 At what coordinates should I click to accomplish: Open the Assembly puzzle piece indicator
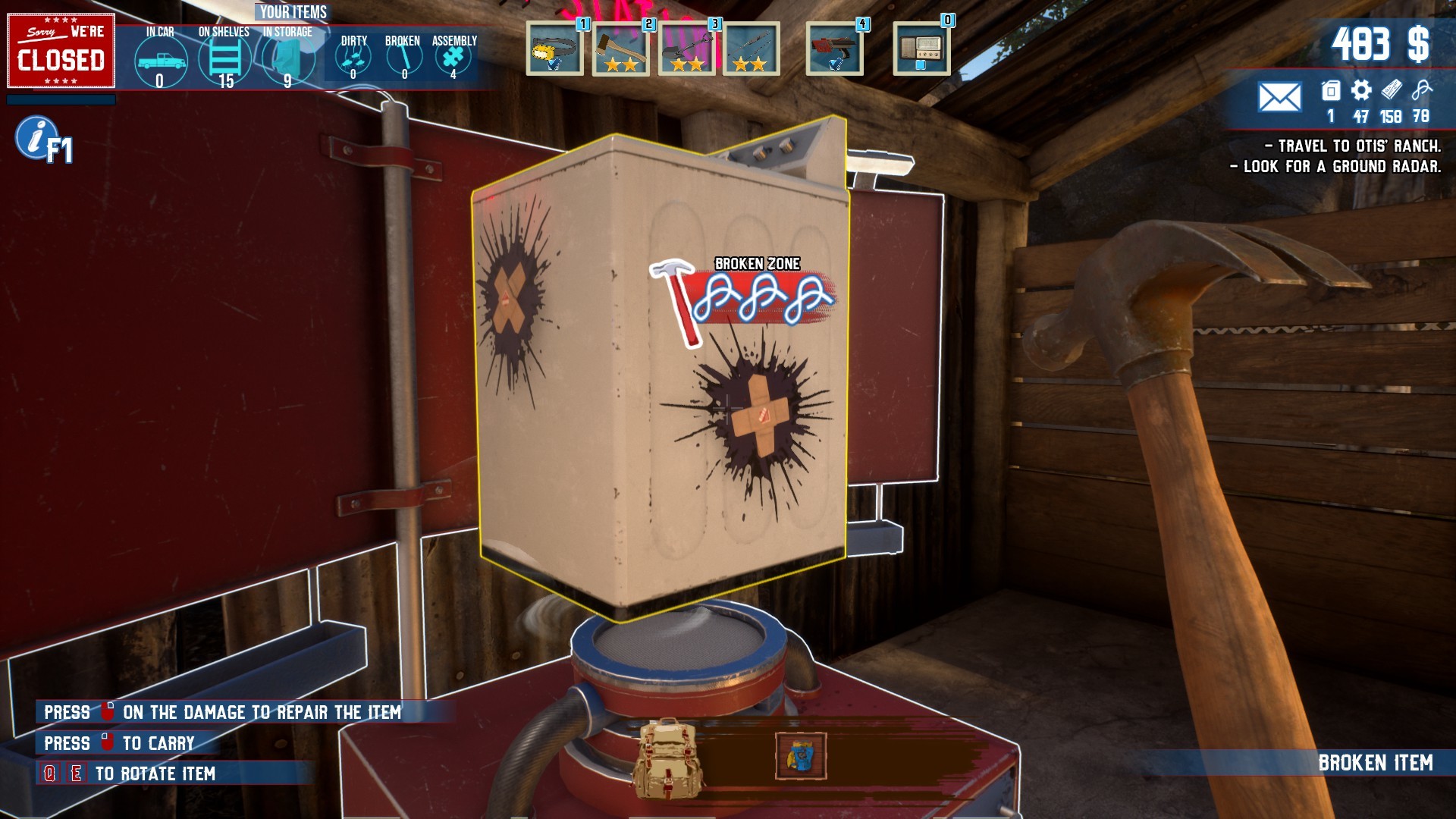[453, 57]
